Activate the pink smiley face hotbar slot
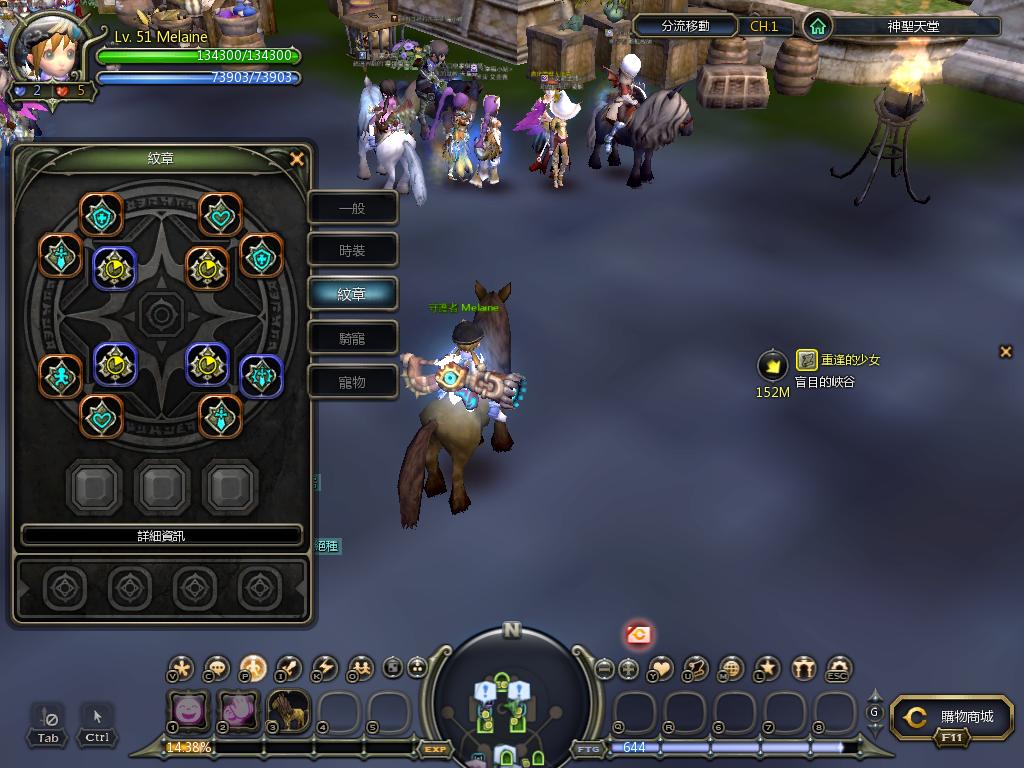This screenshot has width=1024, height=768. click(x=187, y=711)
